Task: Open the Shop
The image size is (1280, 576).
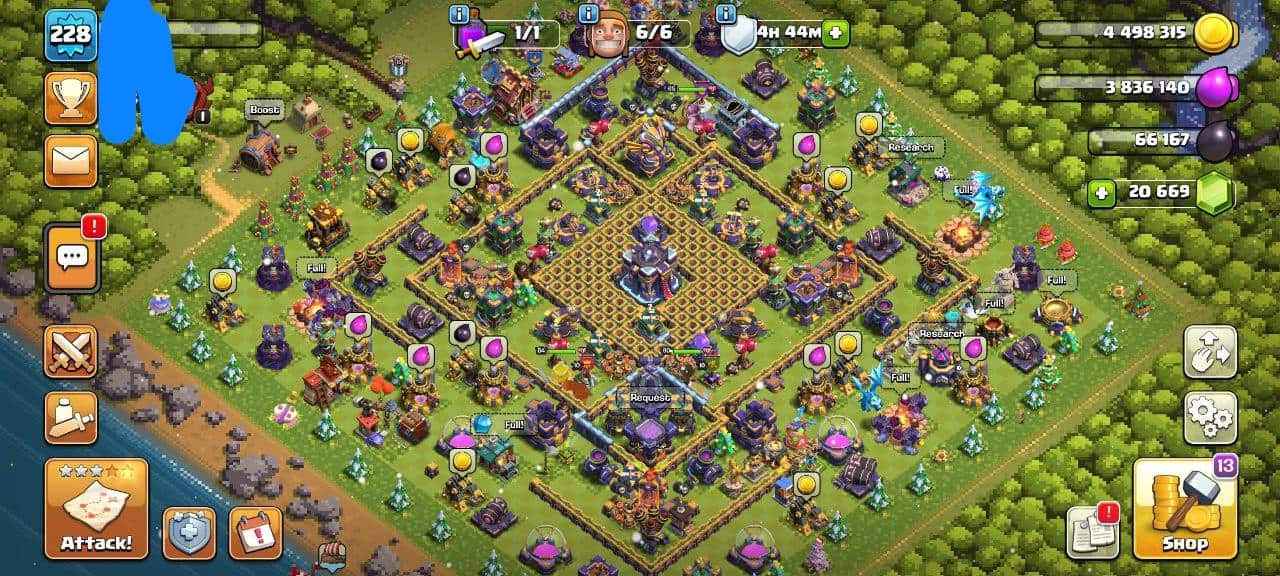Action: click(x=1185, y=509)
